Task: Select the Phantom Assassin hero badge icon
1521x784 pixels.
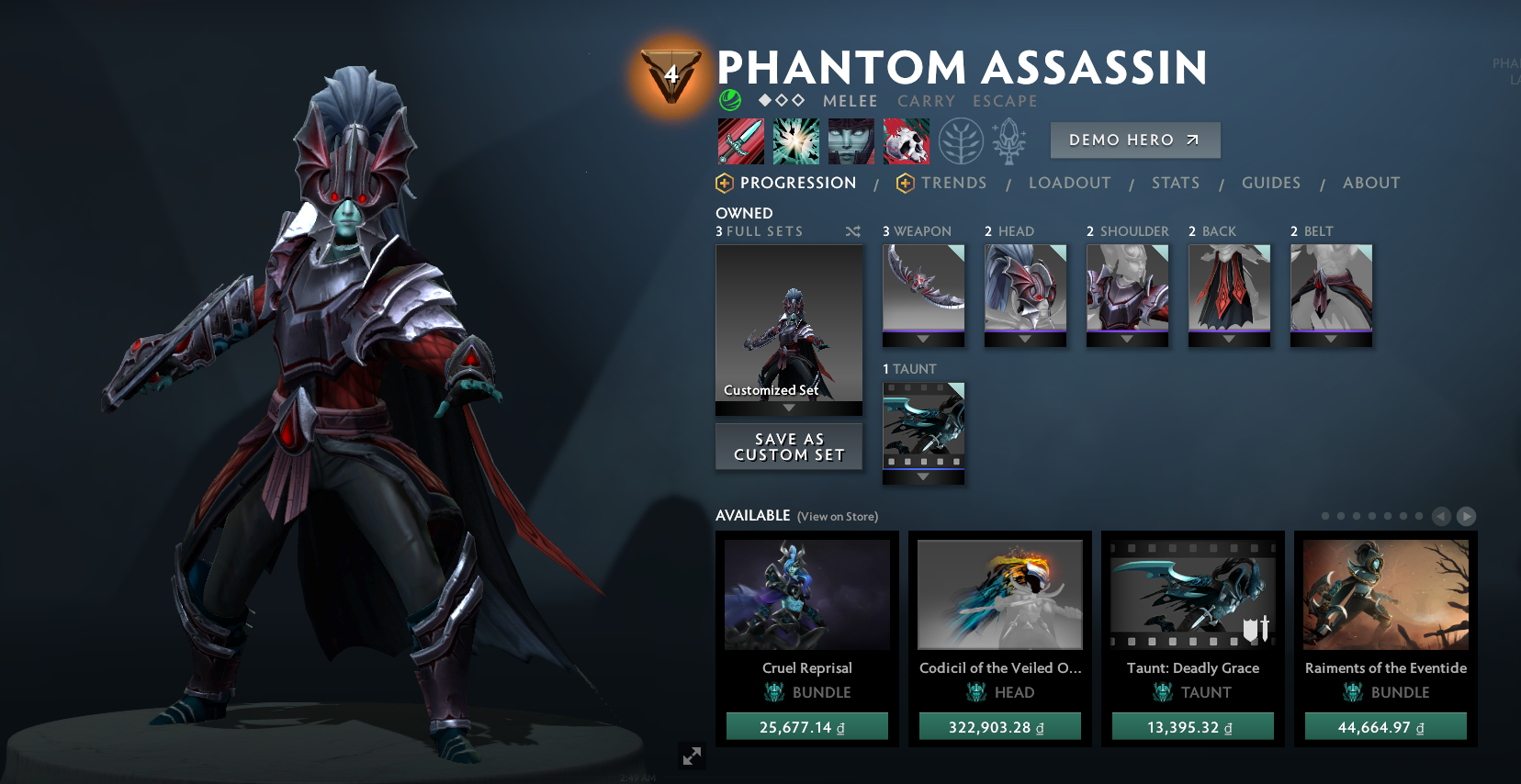Action: (x=670, y=75)
